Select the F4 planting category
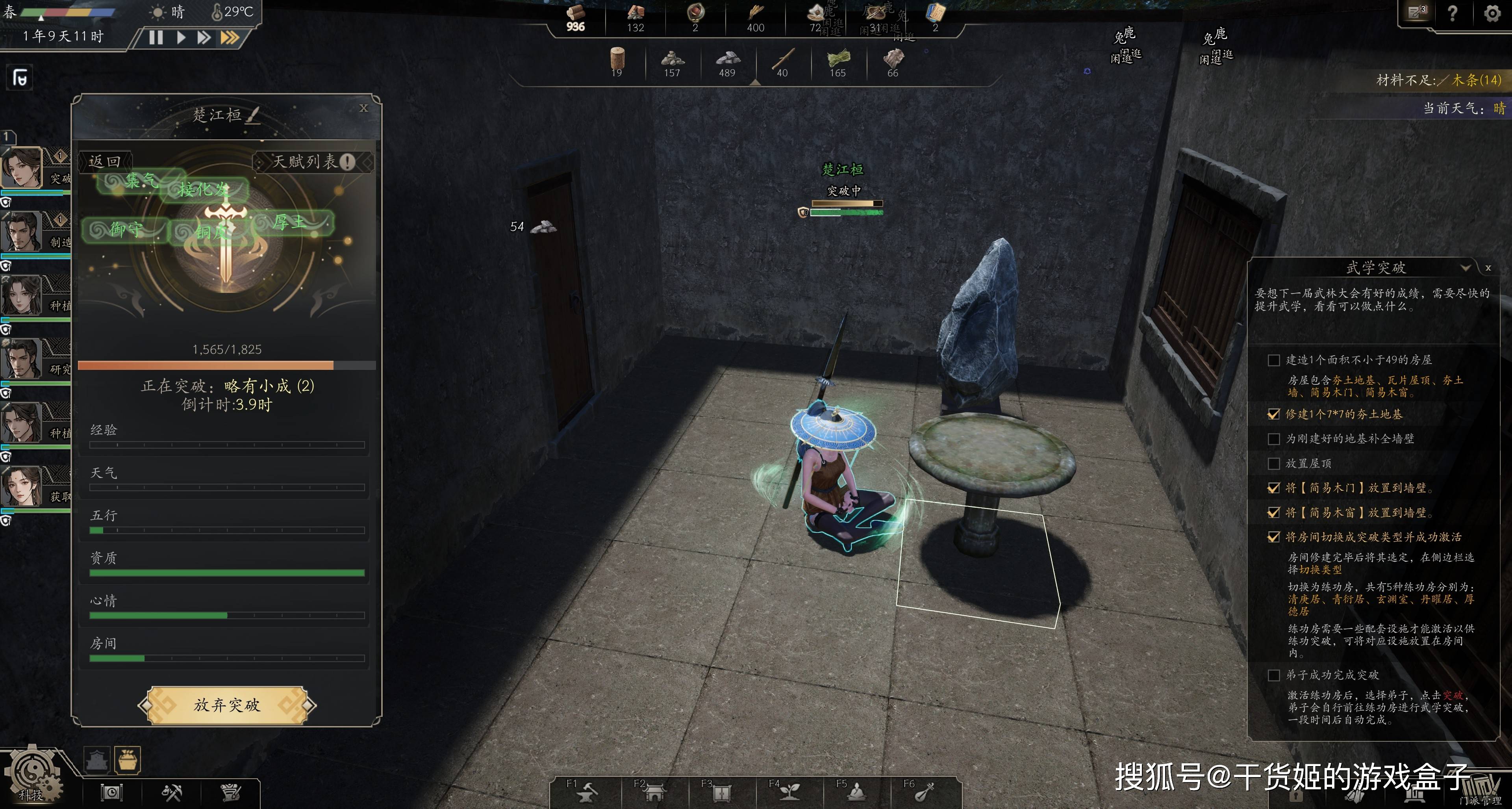The height and width of the screenshot is (809, 1512). 788,792
